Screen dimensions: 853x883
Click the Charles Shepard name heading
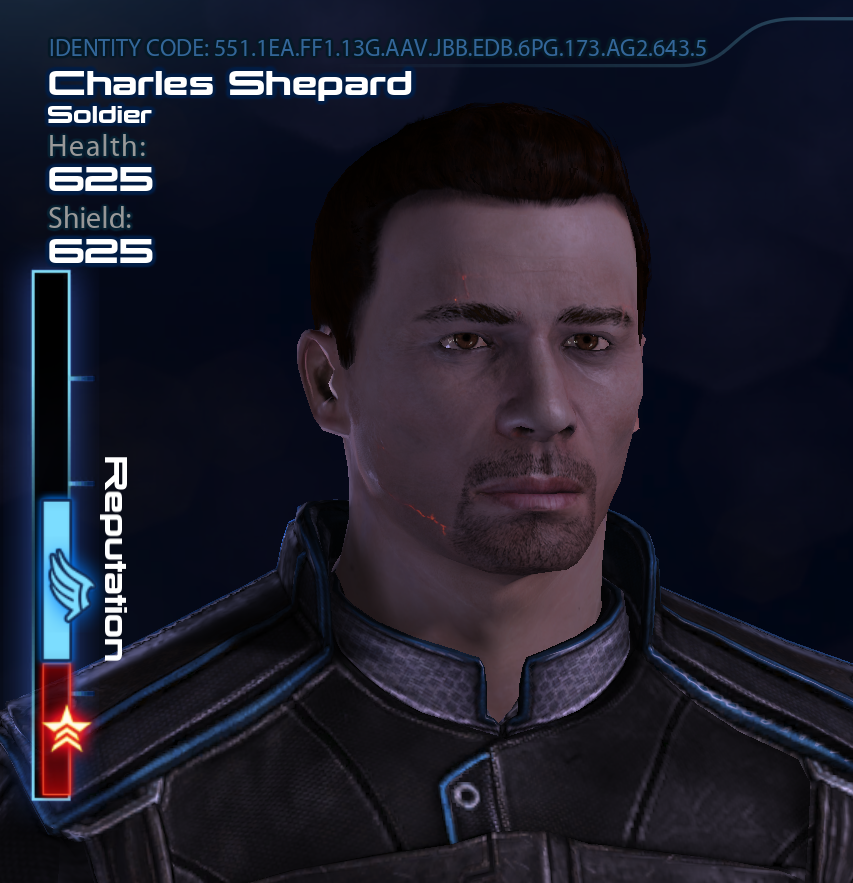(x=230, y=83)
